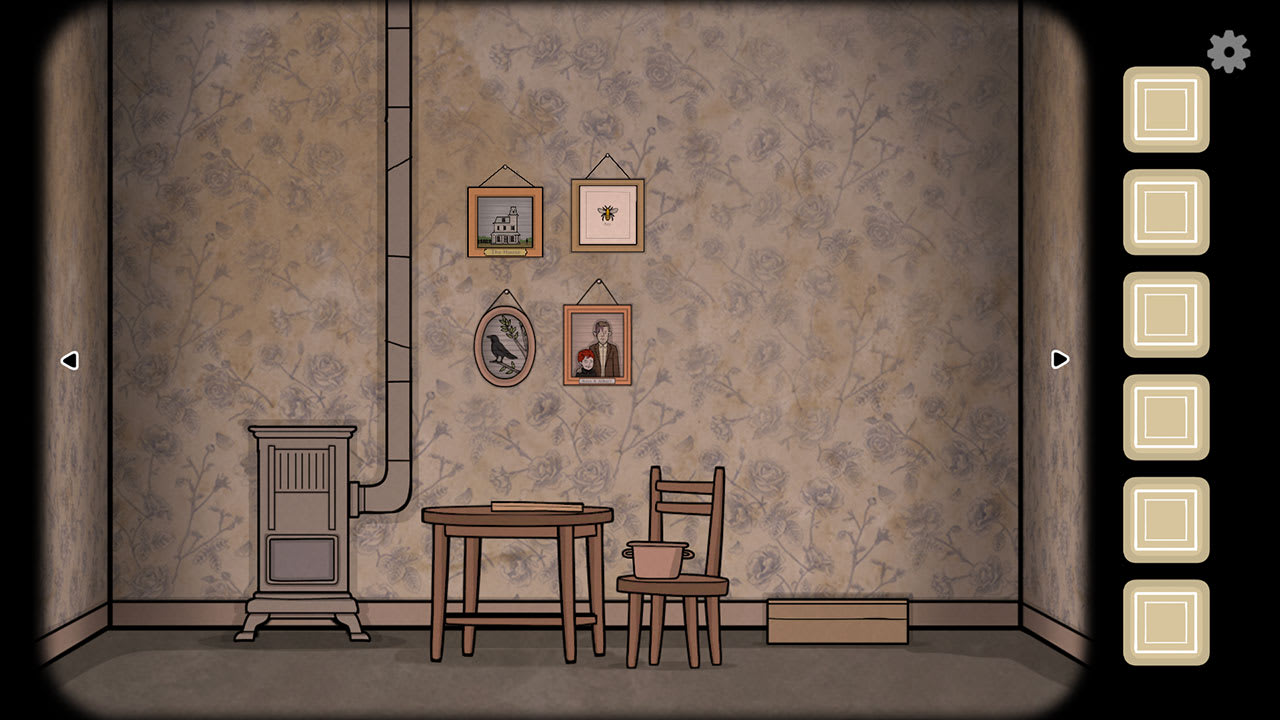1280x720 pixels.
Task: Click the top of the chimney pipe
Action: click(397, 15)
